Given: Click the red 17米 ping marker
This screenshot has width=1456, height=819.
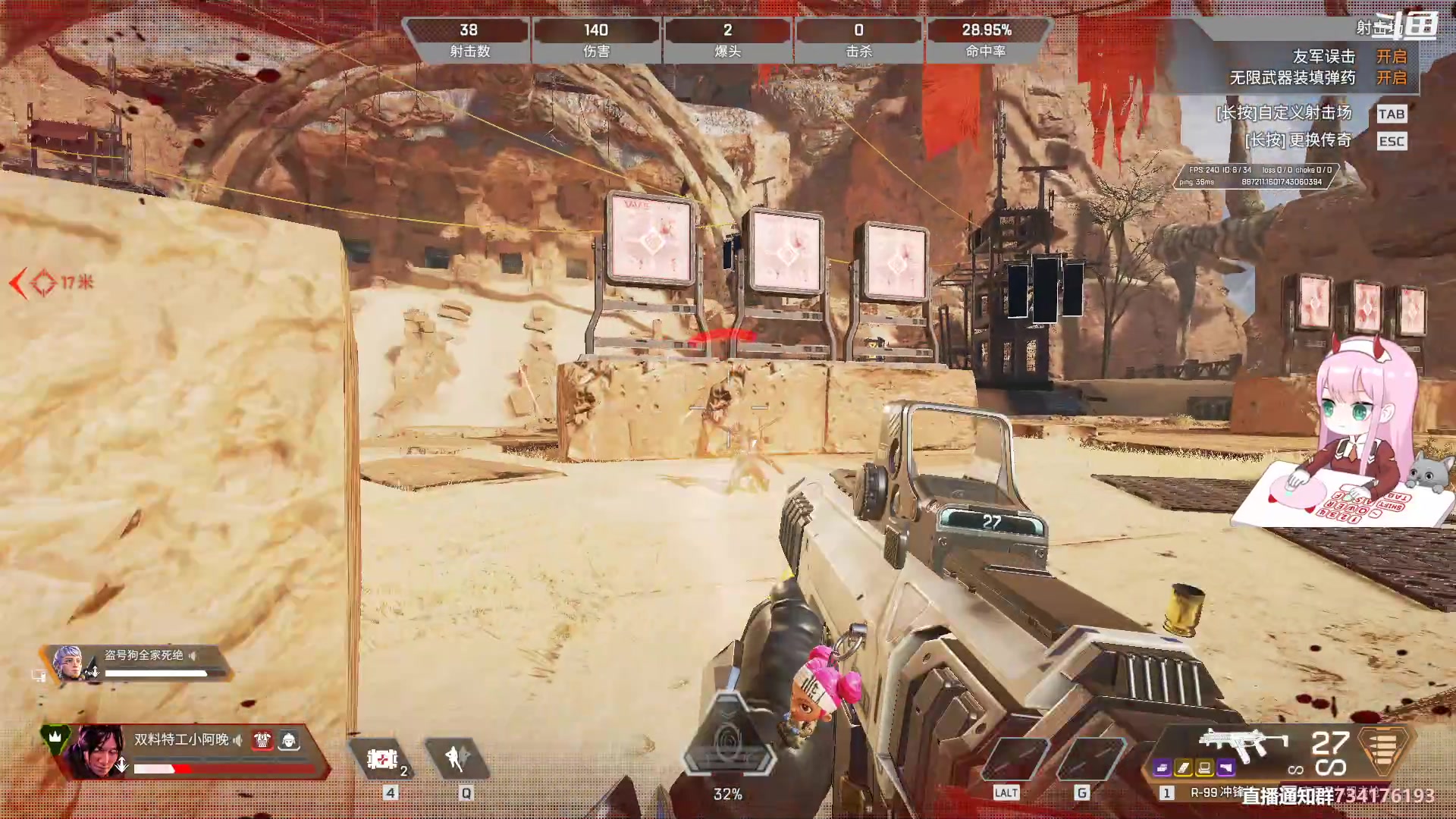Looking at the screenshot, I should (52, 283).
